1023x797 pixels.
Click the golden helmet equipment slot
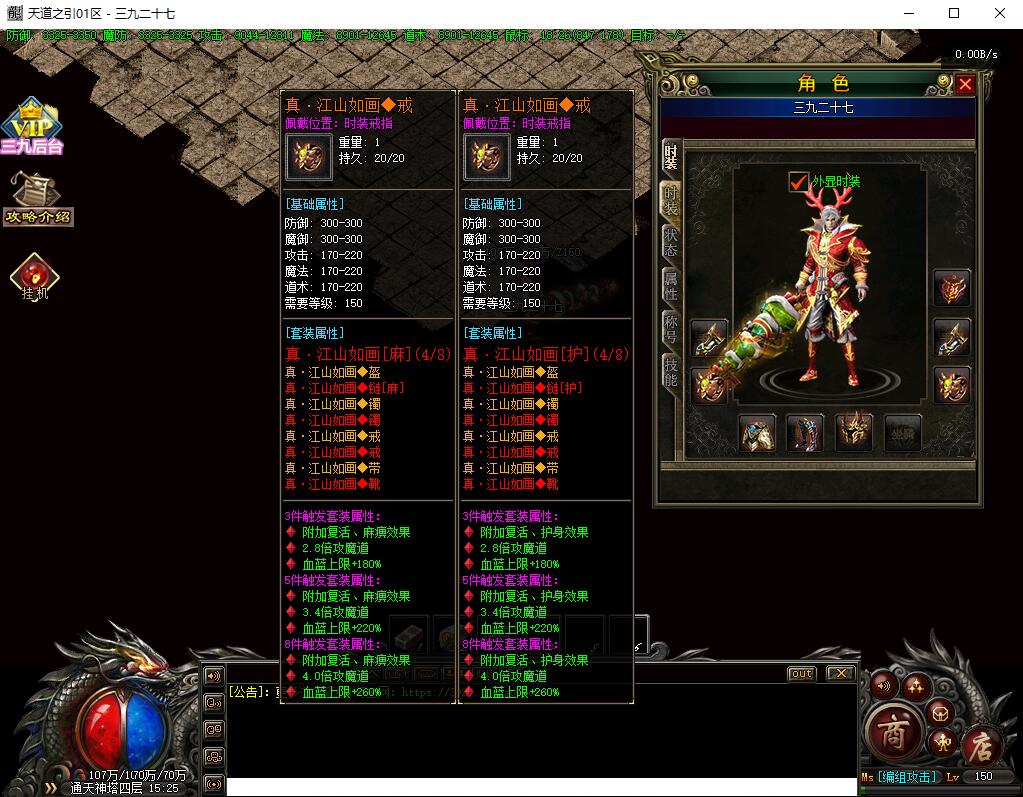(853, 432)
